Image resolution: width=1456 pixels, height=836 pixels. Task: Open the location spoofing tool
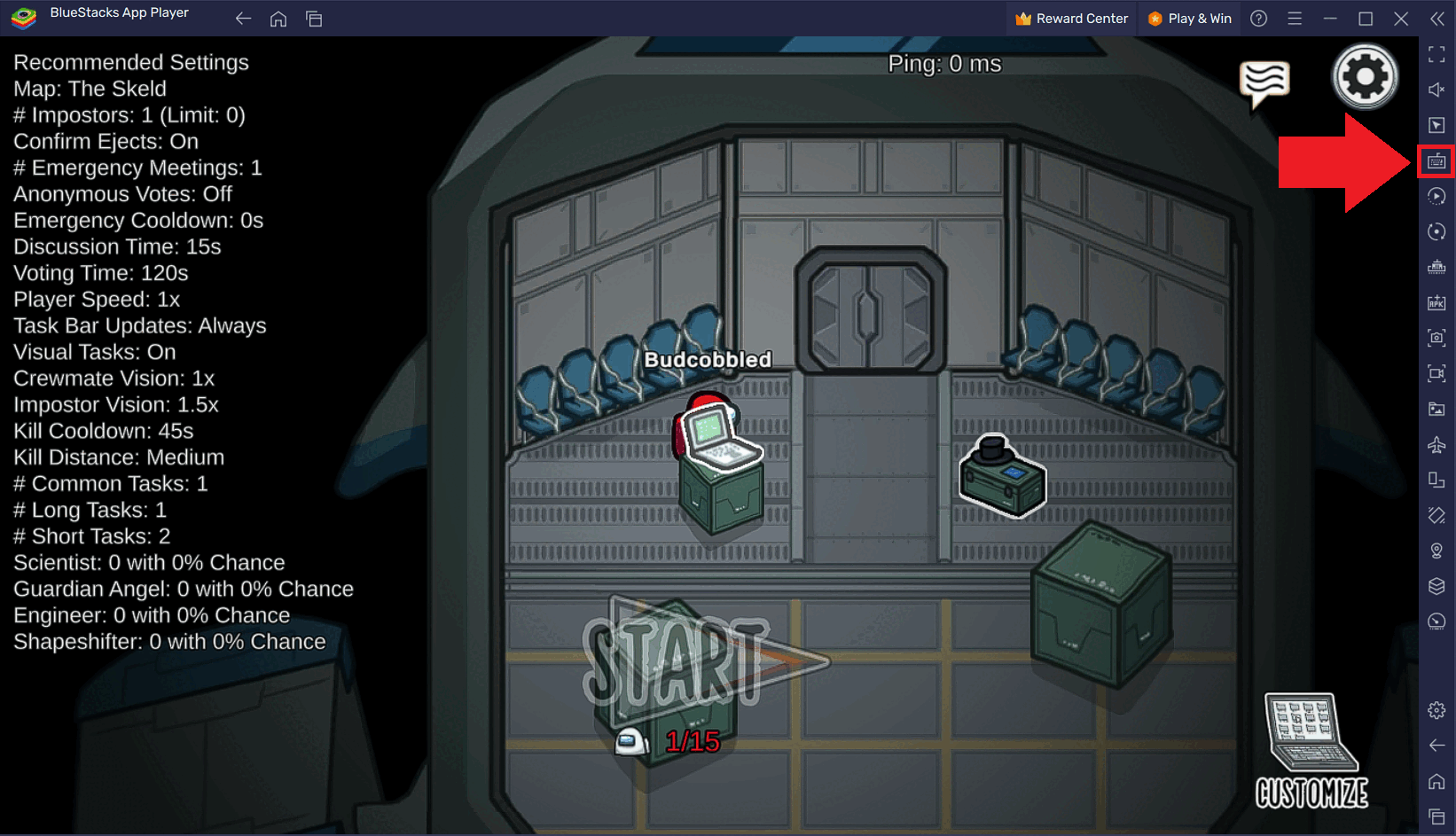point(1436,551)
